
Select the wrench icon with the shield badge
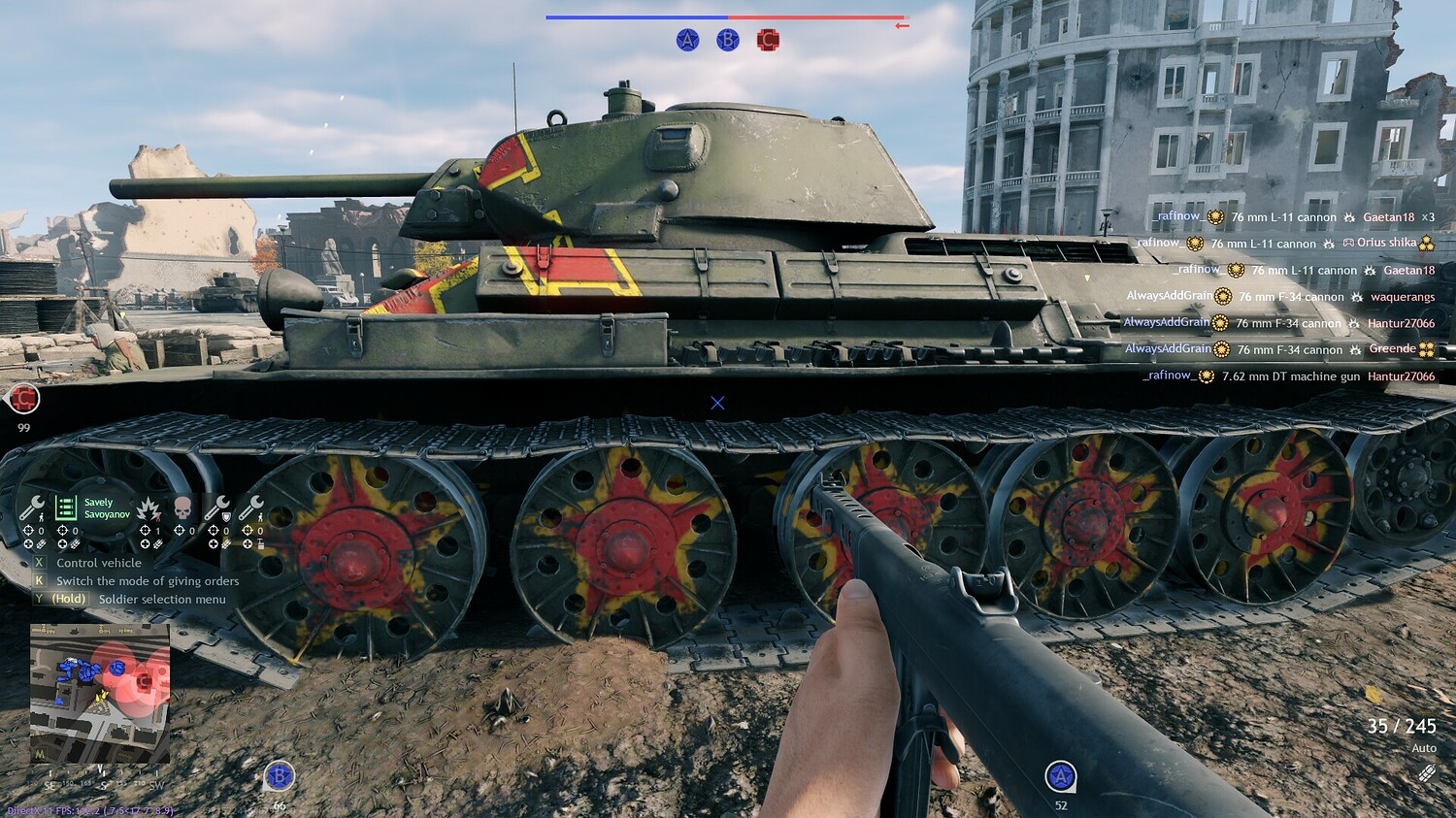click(221, 507)
